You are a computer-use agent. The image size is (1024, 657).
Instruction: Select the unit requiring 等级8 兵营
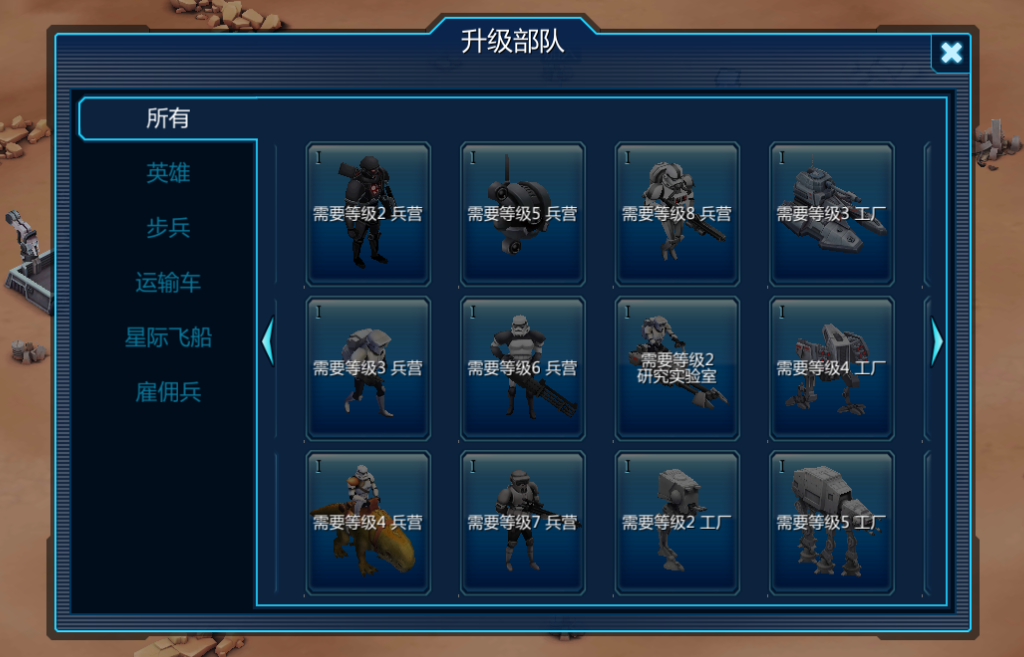[677, 213]
